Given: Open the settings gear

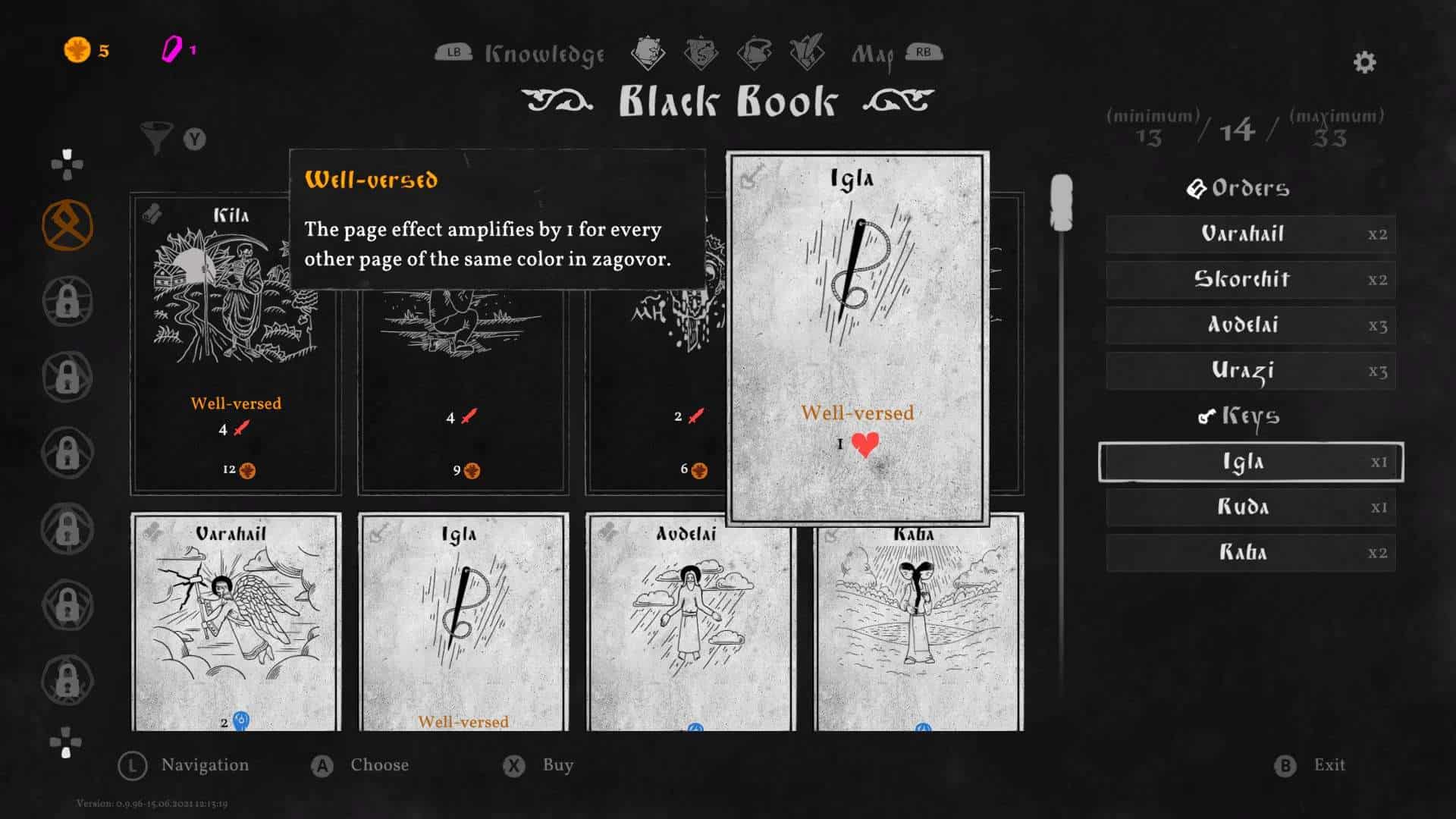Looking at the screenshot, I should [x=1364, y=62].
